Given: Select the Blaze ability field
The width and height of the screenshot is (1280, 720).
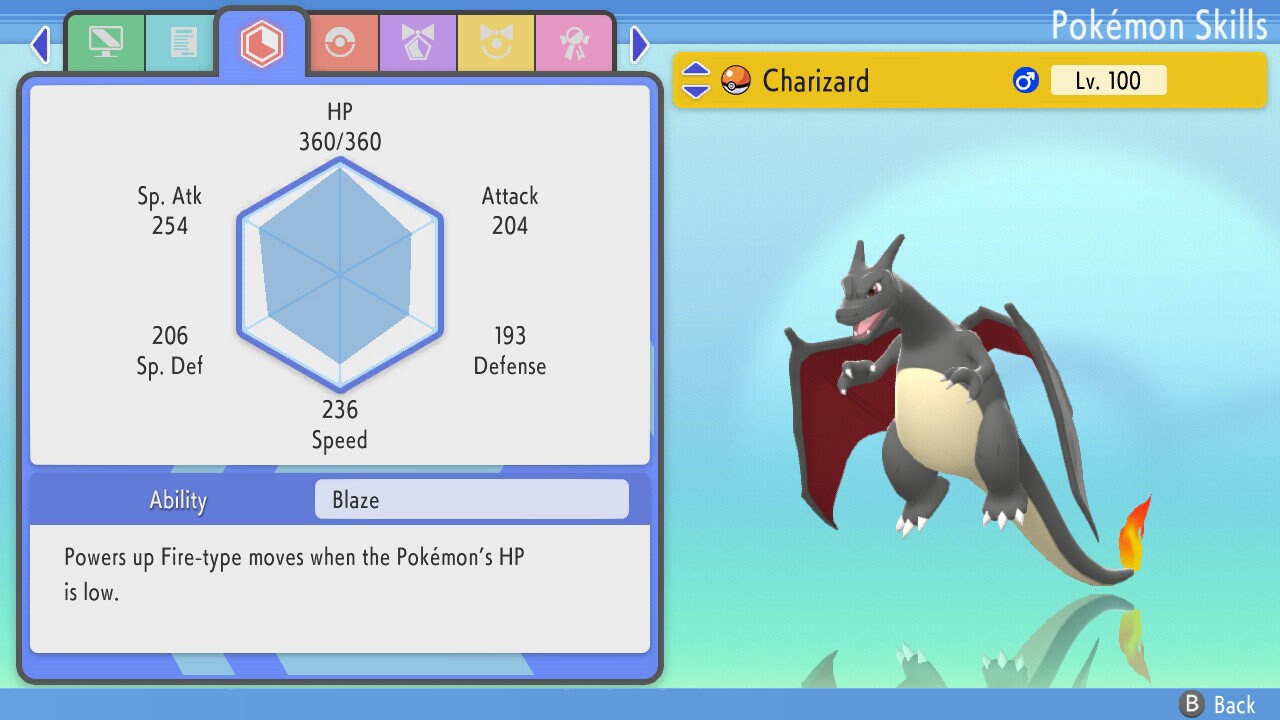Looking at the screenshot, I should pyautogui.click(x=471, y=500).
